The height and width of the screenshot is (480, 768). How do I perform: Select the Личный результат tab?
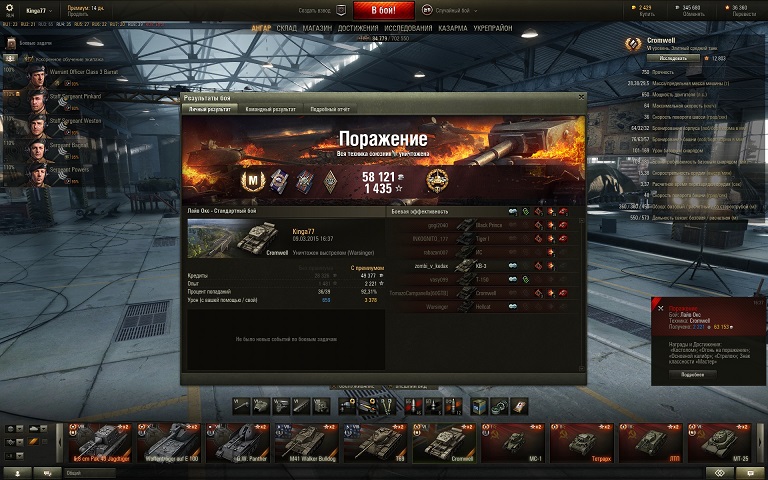click(x=211, y=109)
